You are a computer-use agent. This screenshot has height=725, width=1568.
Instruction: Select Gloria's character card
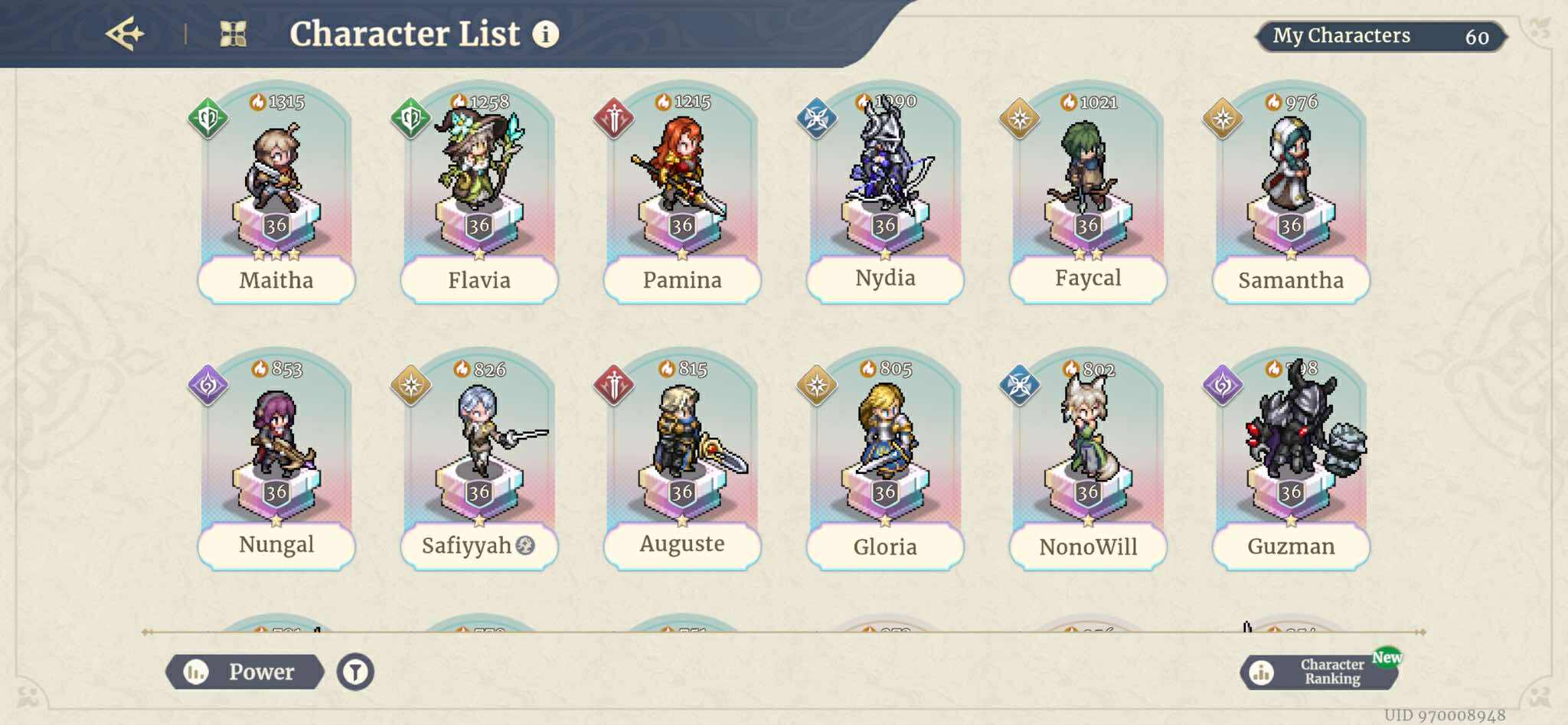tap(884, 459)
